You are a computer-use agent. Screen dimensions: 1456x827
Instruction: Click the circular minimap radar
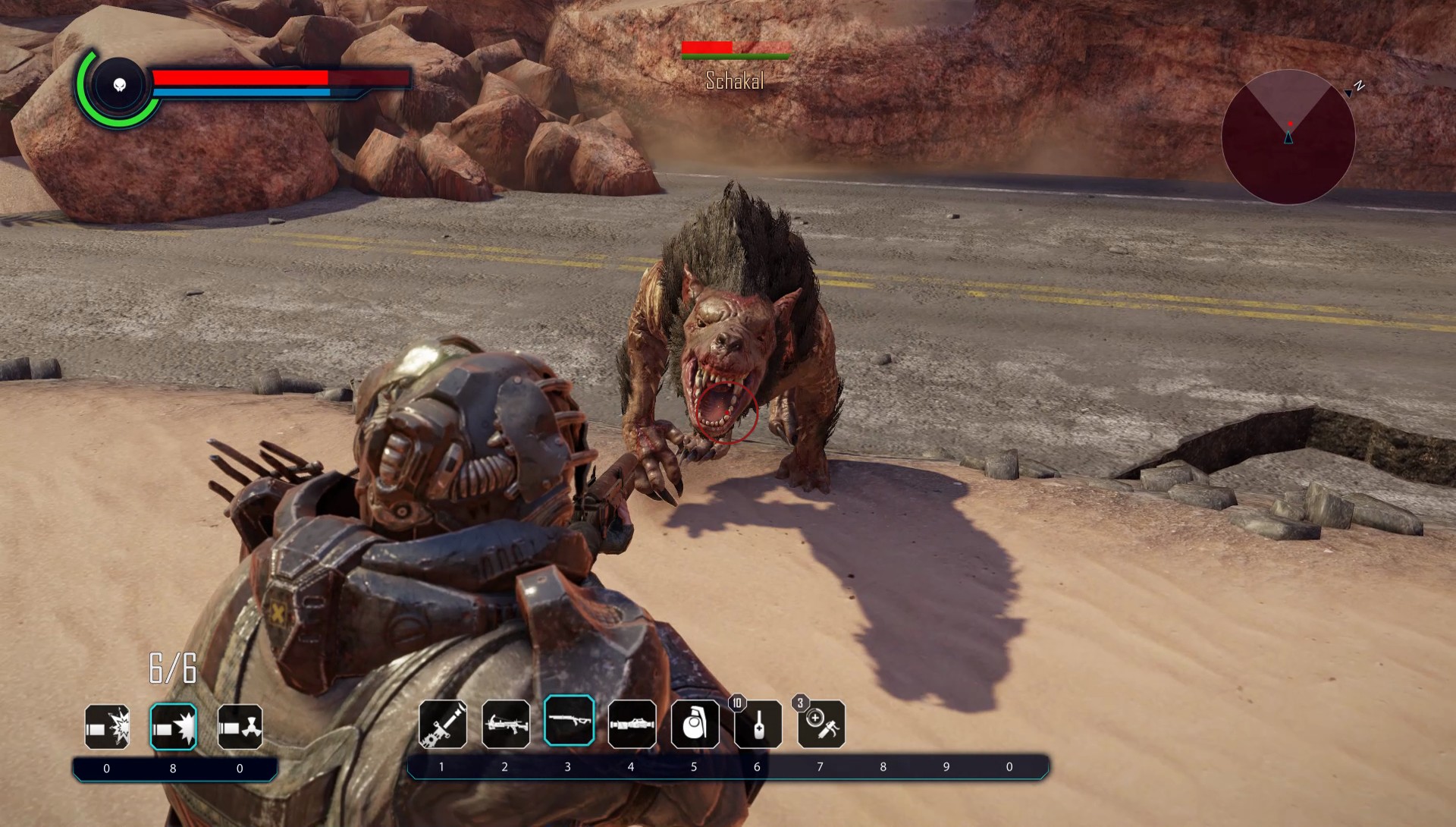1288,137
